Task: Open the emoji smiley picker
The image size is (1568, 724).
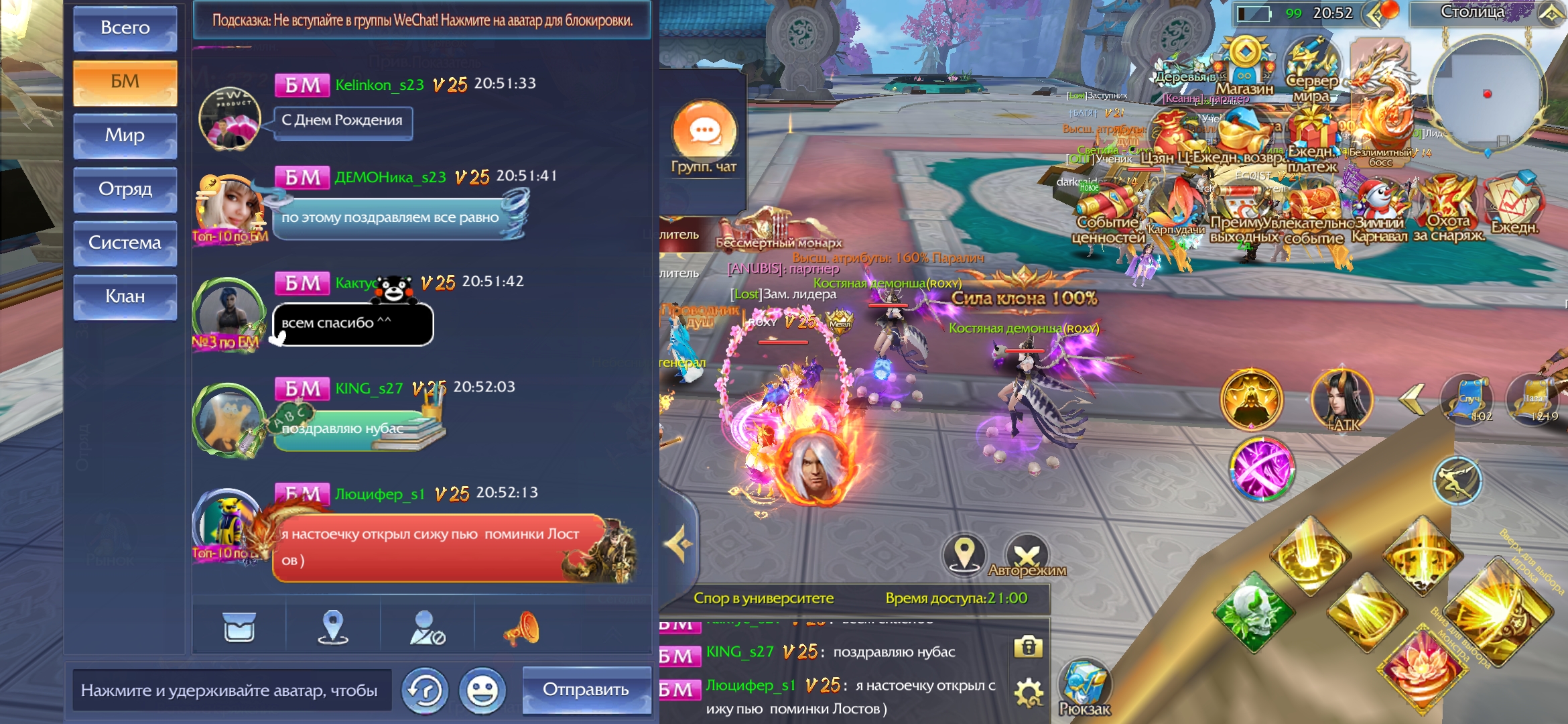Action: (x=482, y=690)
